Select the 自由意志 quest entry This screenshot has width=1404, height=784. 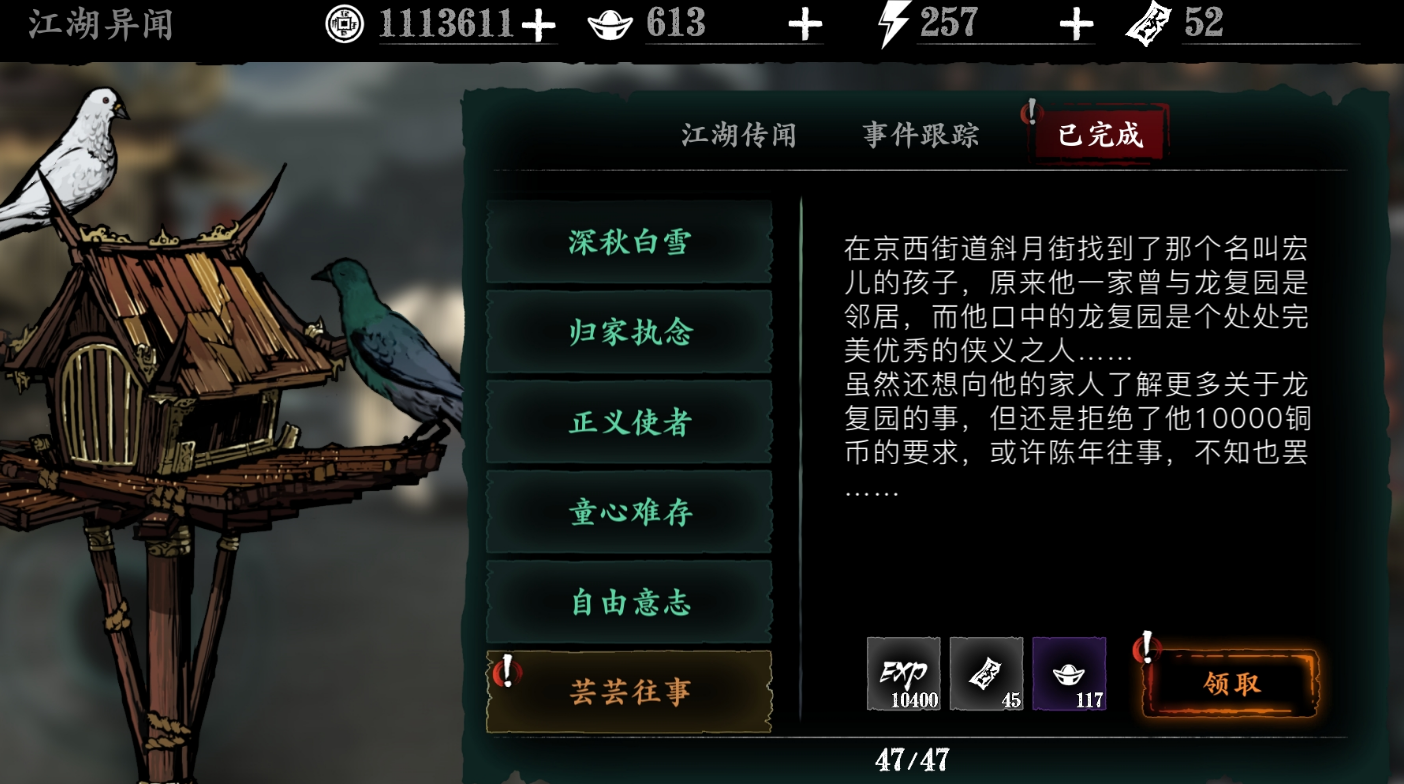click(x=628, y=601)
